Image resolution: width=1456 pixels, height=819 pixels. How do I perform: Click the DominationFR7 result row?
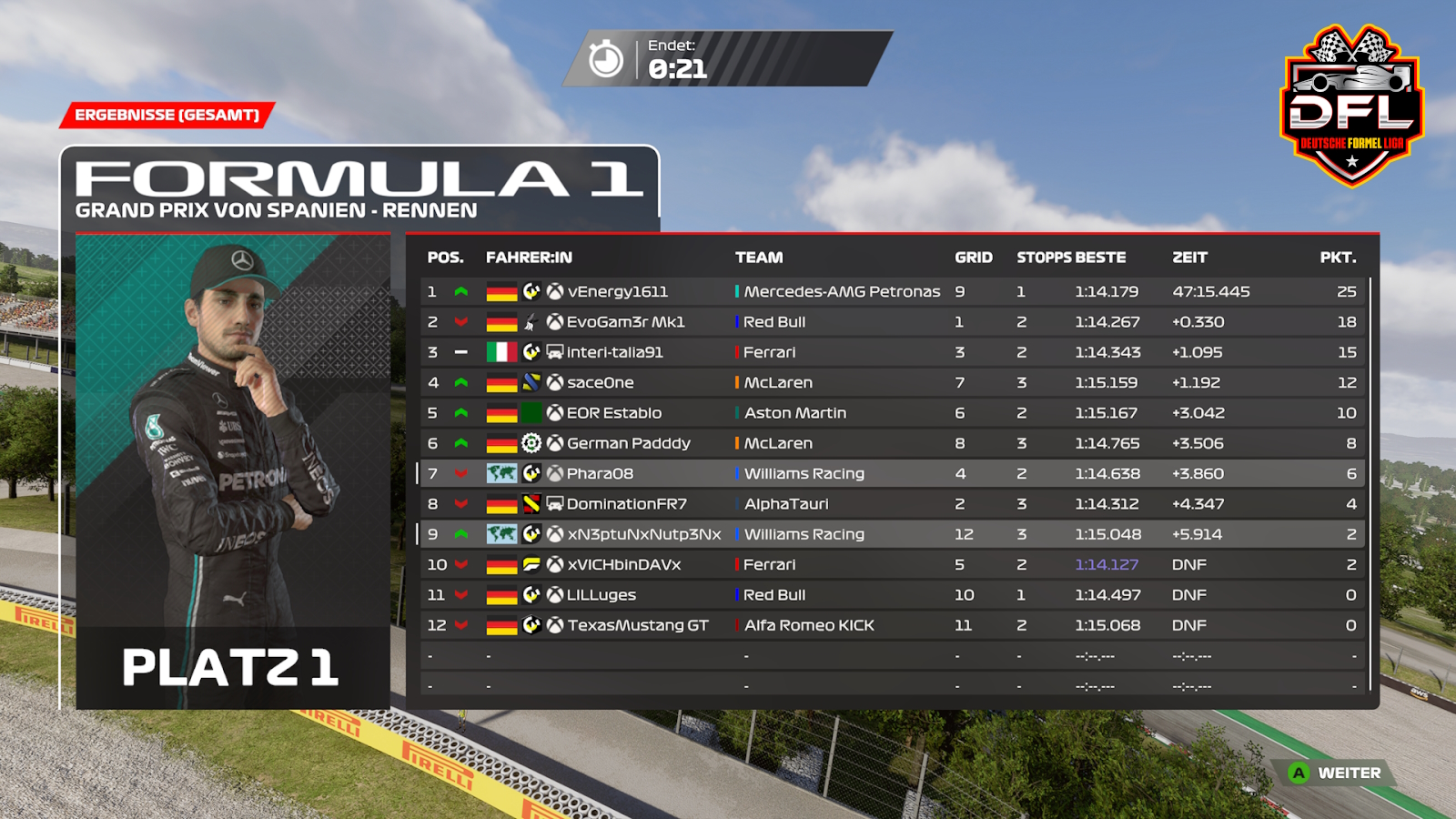(x=626, y=504)
